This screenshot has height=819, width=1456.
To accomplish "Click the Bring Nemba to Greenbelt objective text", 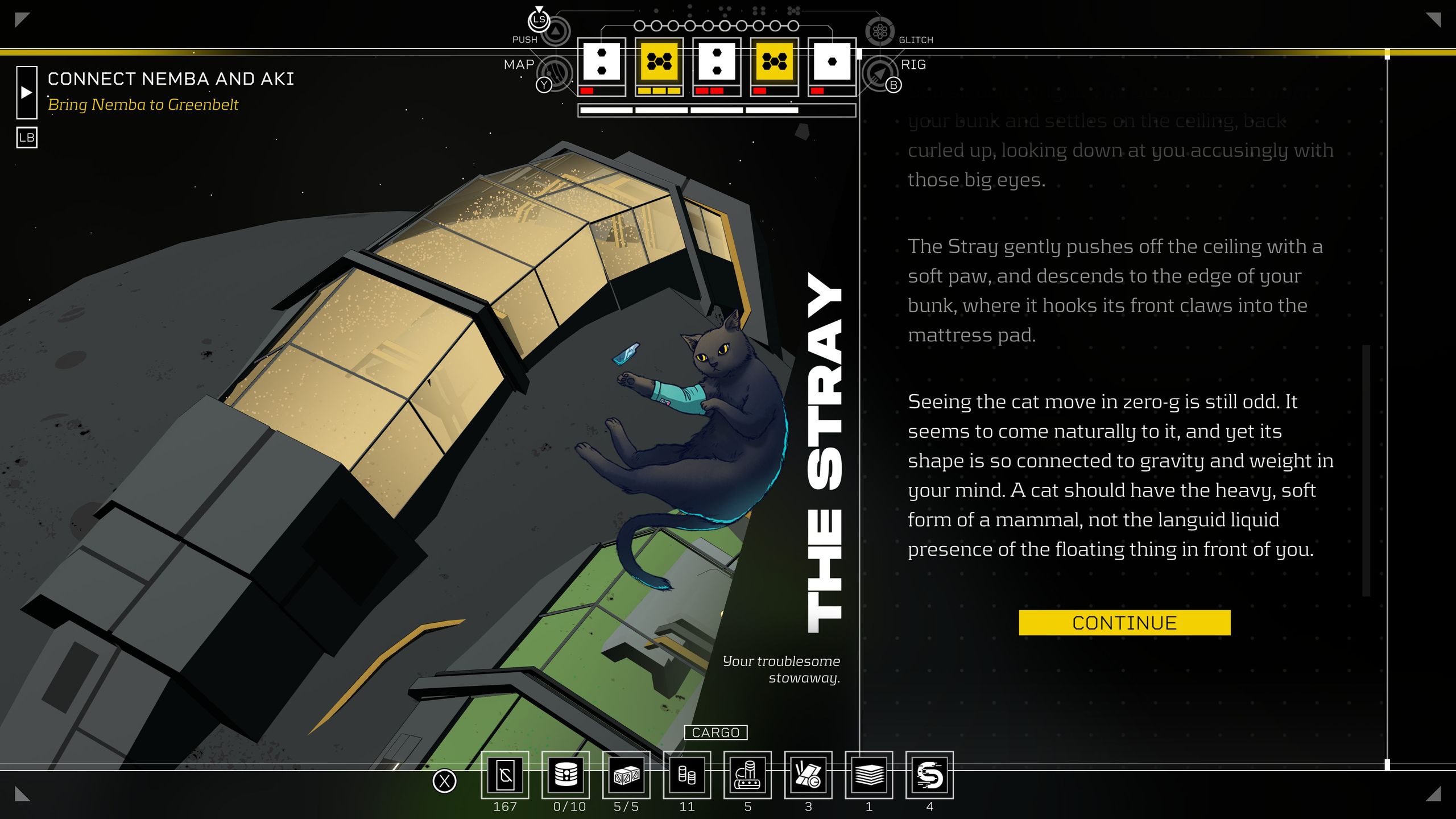I will pos(143,104).
